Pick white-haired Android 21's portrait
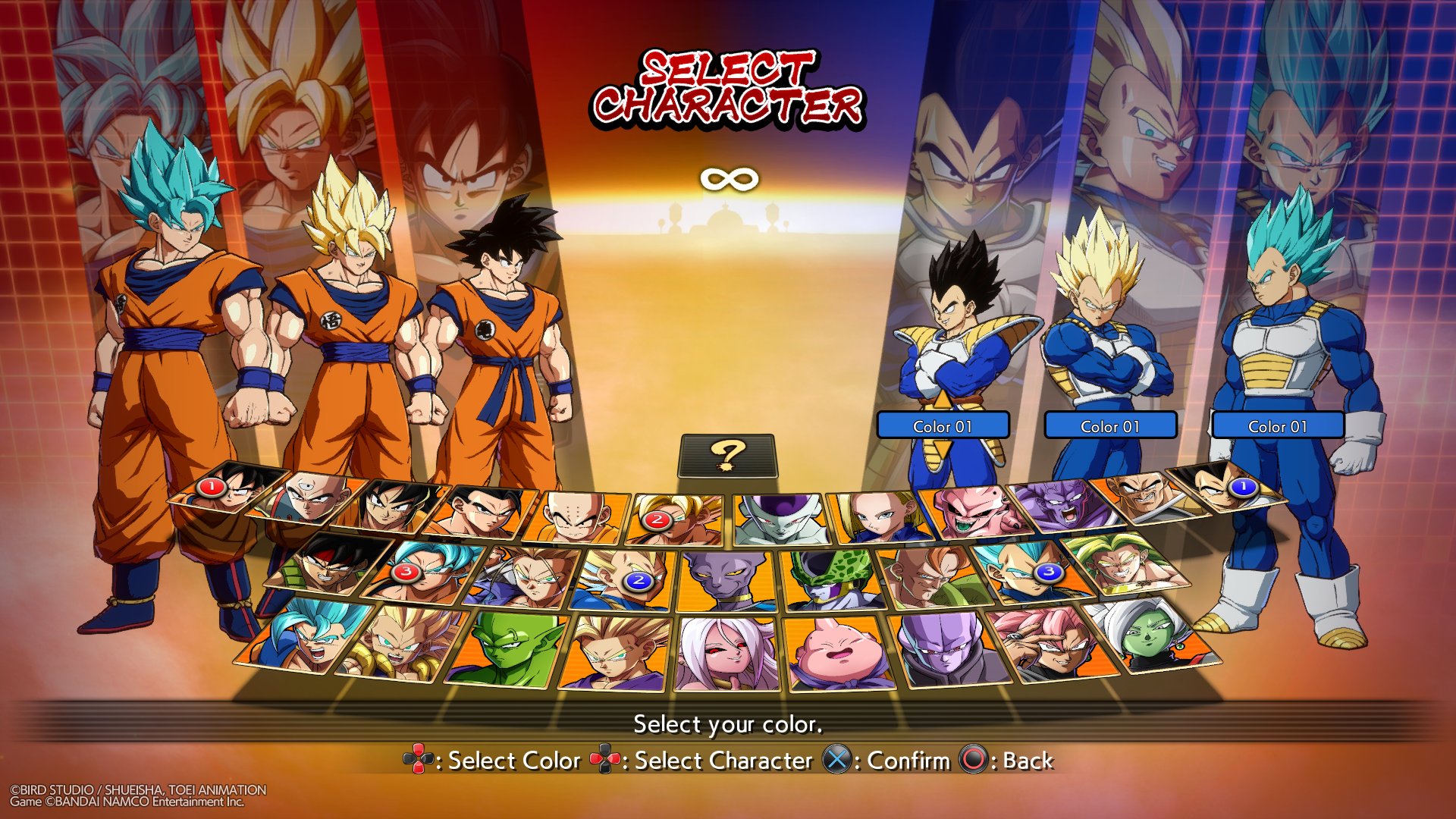 [x=726, y=654]
